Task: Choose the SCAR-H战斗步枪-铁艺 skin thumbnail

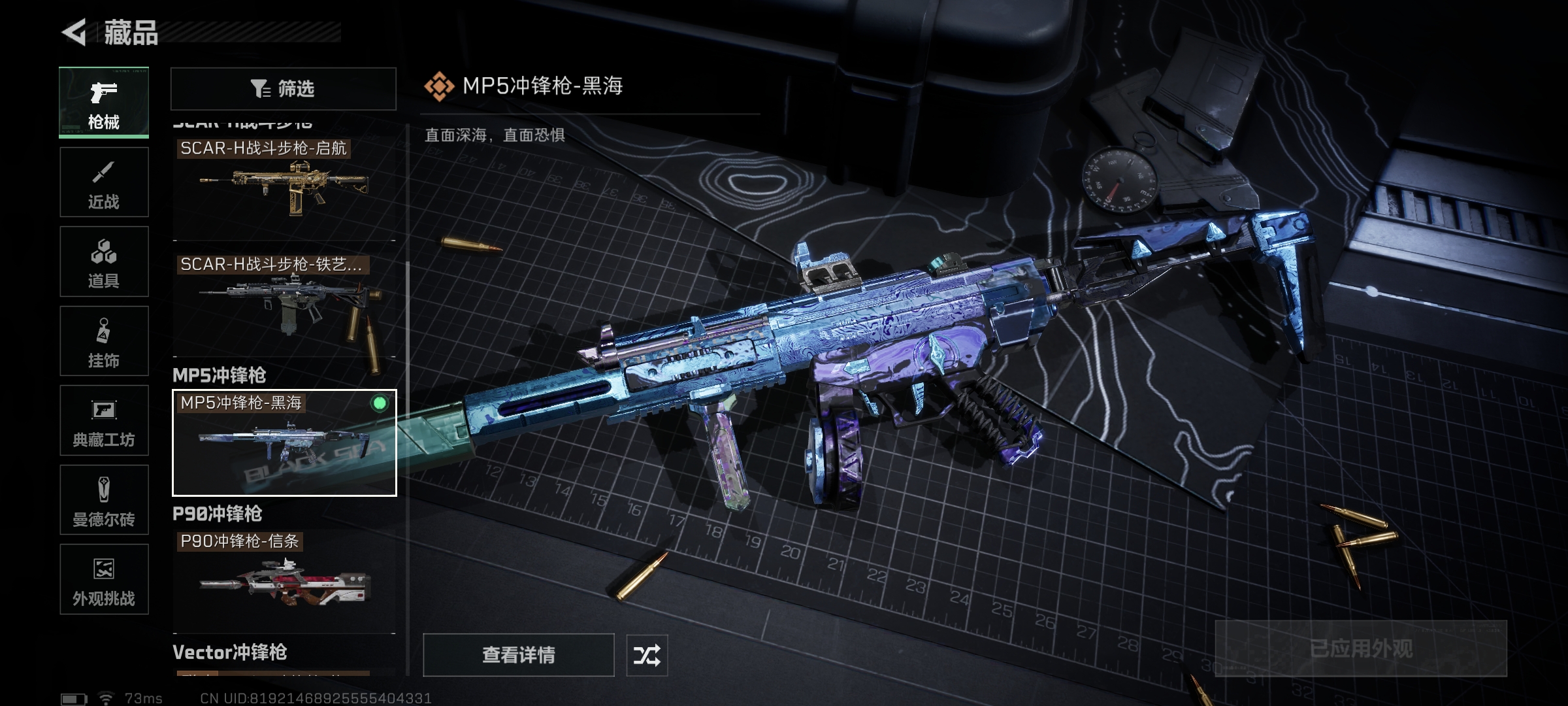Action: pos(284,304)
